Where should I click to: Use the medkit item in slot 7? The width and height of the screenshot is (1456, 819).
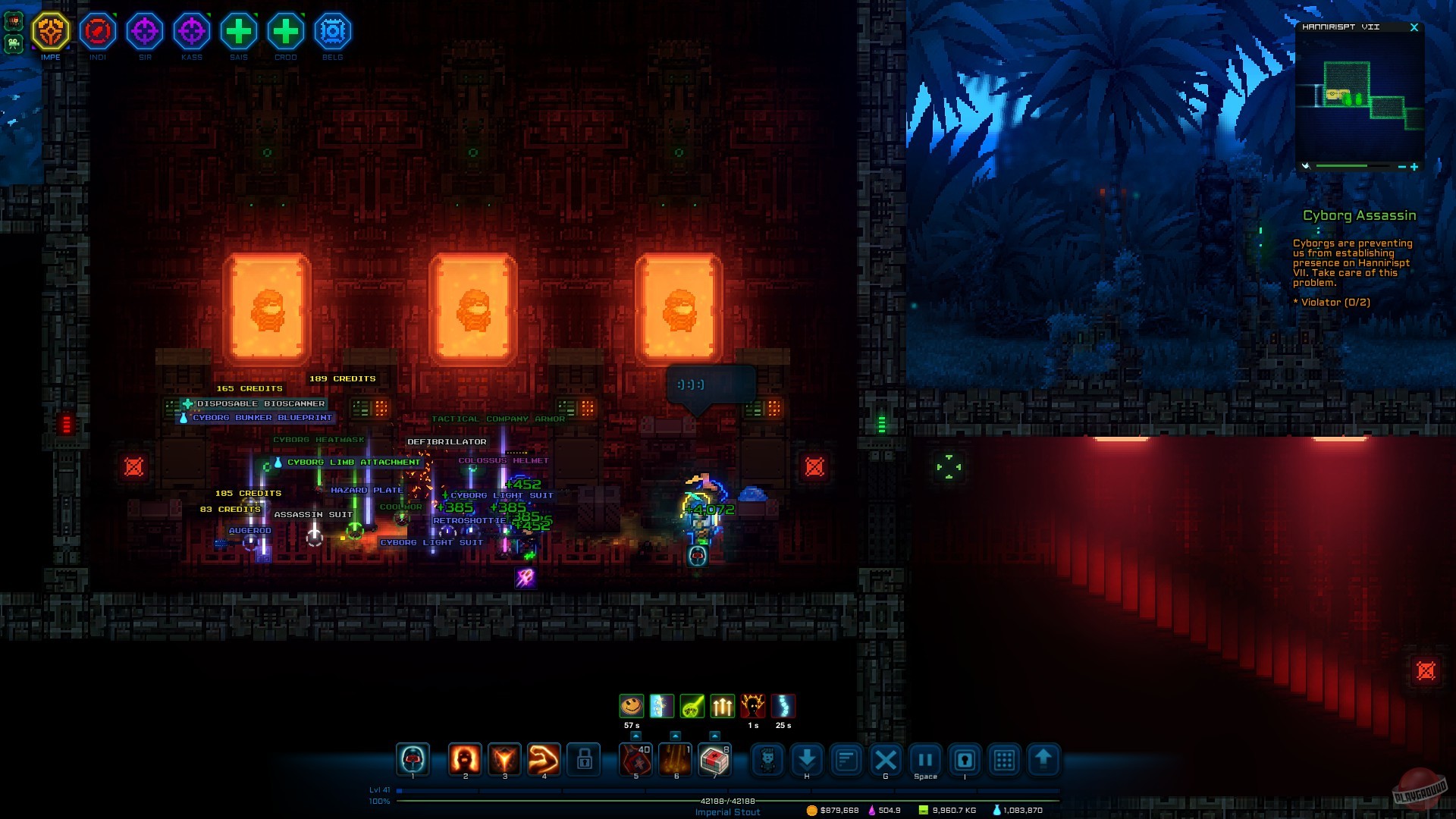tap(715, 761)
